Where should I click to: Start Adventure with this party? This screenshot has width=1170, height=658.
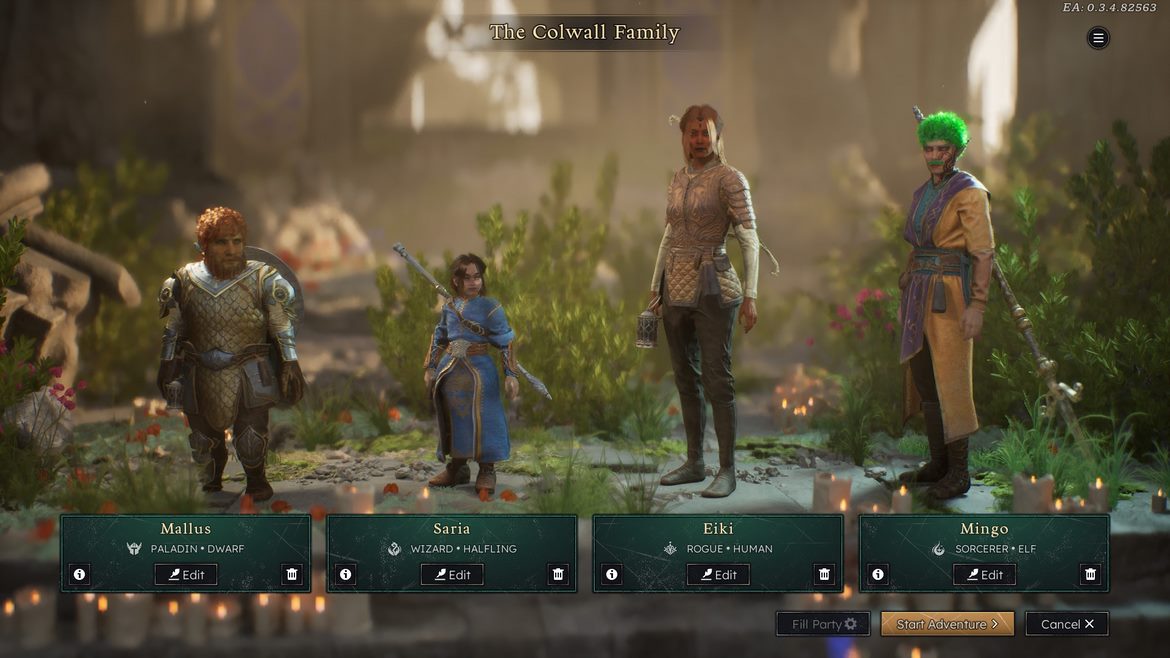[x=947, y=624]
